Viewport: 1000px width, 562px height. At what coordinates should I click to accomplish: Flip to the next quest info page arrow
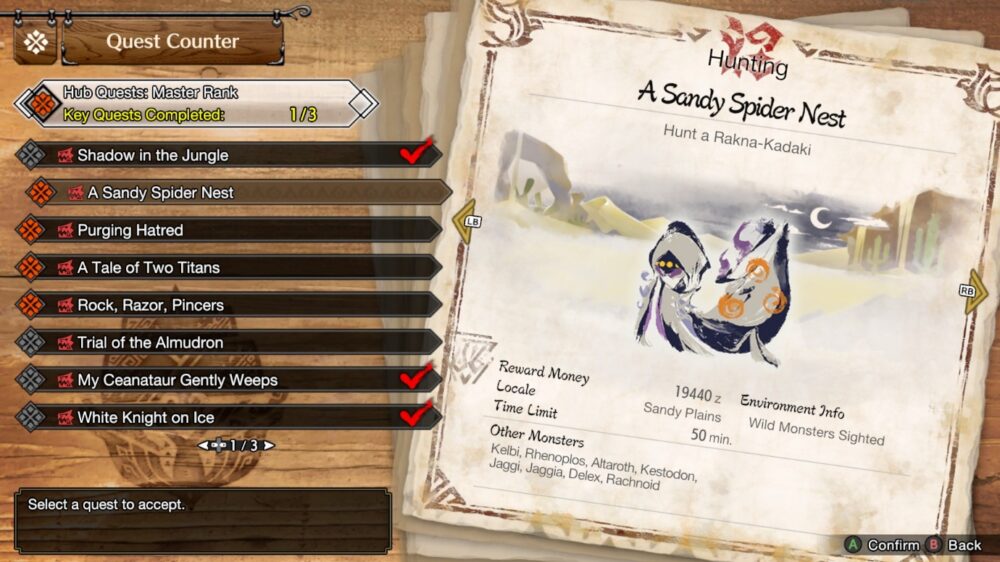[974, 292]
